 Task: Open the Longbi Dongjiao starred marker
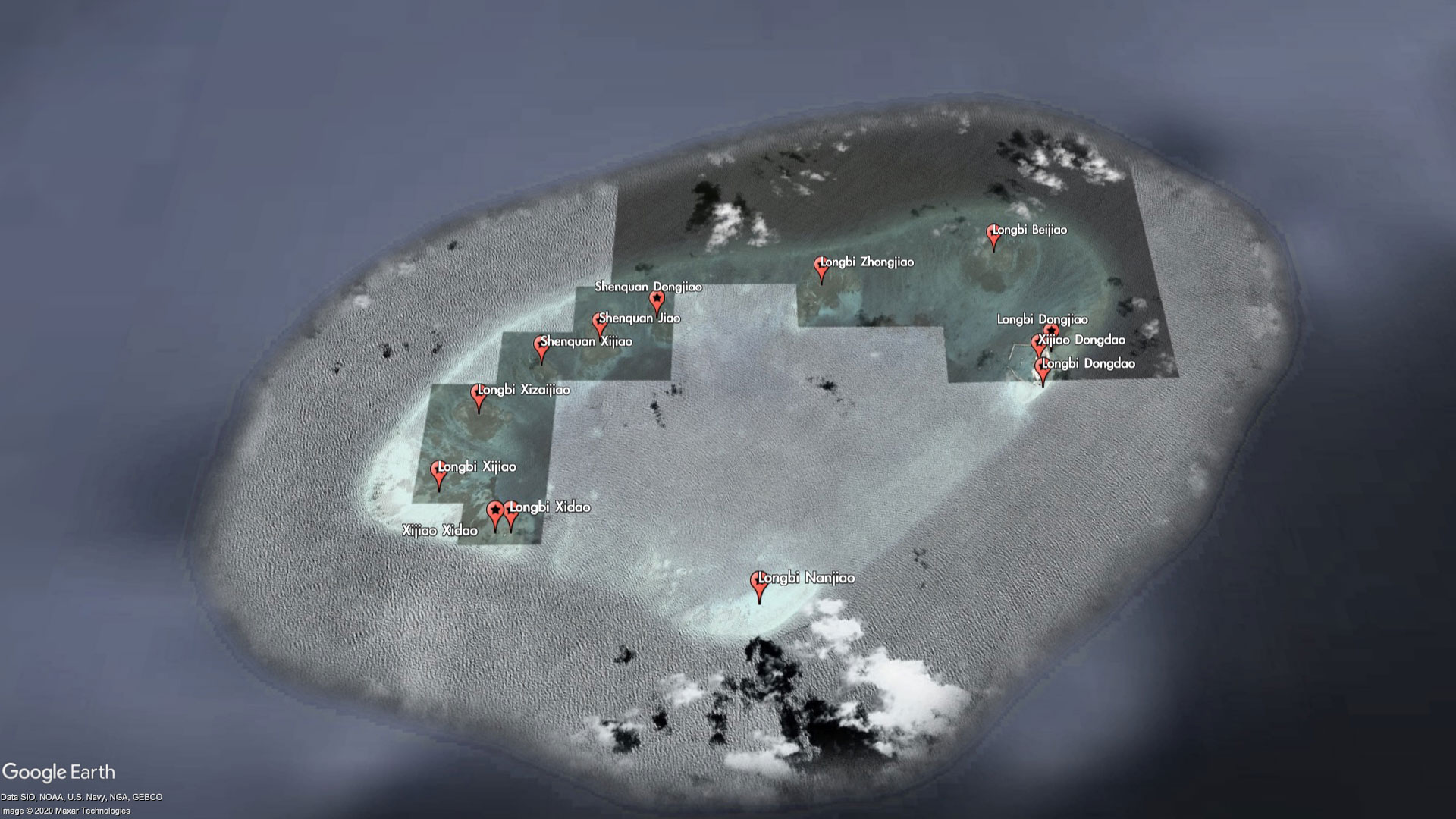(x=1051, y=331)
